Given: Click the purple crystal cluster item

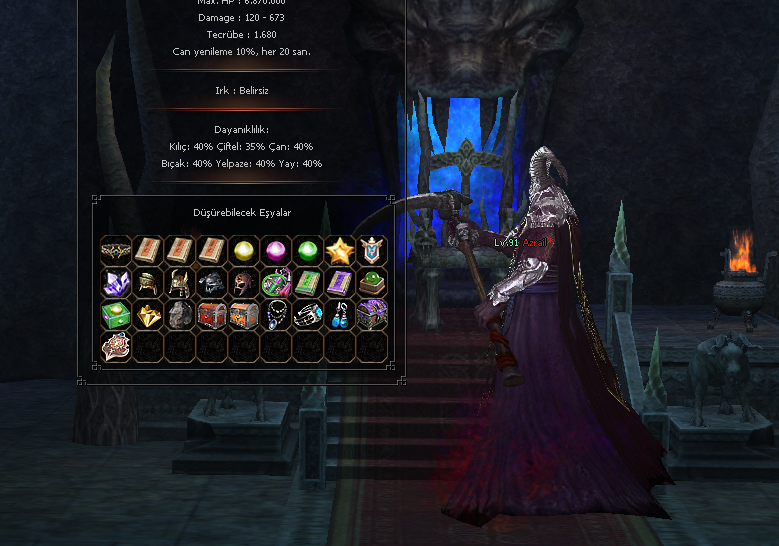Looking at the screenshot, I should point(116,282).
